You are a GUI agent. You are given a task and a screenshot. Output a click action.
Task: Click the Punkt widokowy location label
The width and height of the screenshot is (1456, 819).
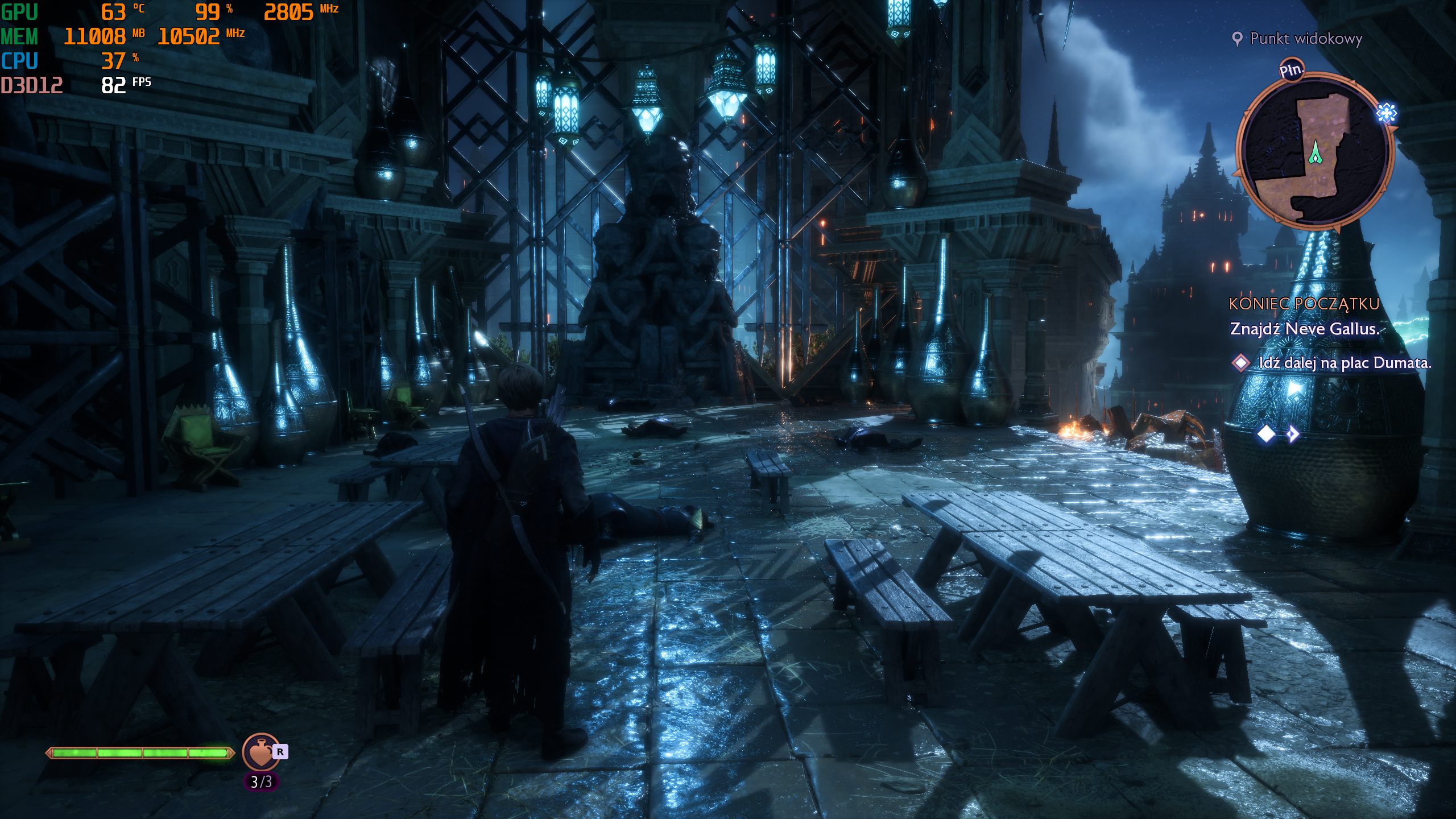point(1305,39)
